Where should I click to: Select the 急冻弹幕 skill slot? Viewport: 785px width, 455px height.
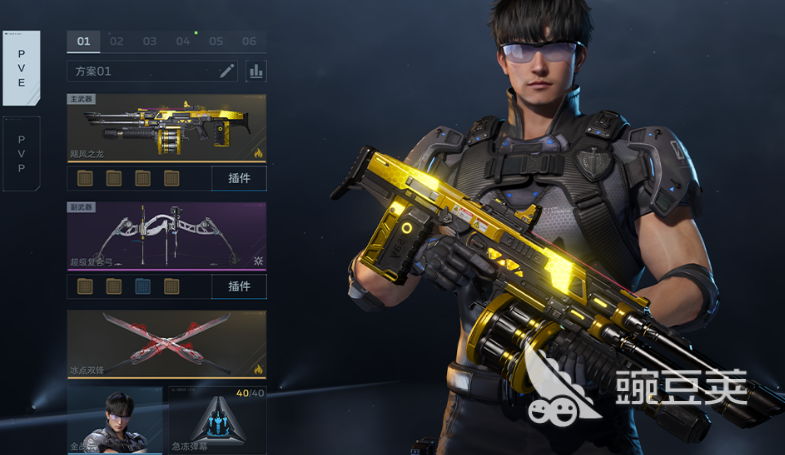click(x=217, y=422)
